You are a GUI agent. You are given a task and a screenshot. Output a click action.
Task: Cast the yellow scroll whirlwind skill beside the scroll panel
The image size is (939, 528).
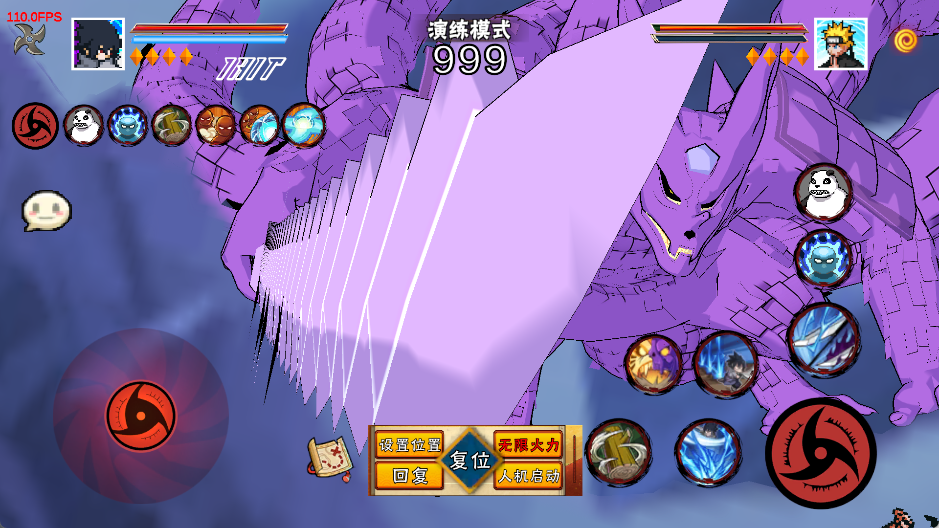[x=618, y=452]
